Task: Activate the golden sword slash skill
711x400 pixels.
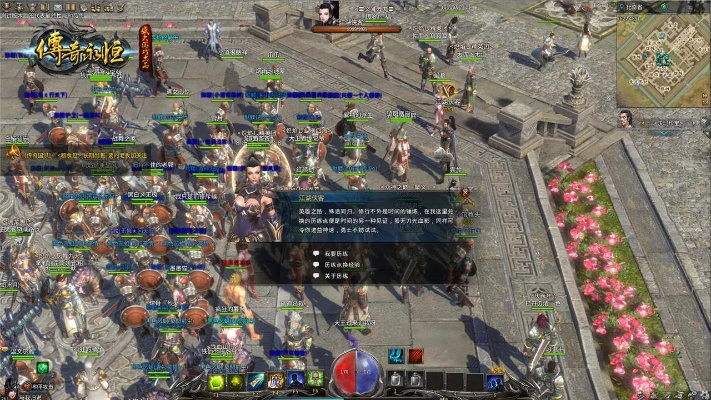Action: point(257,380)
